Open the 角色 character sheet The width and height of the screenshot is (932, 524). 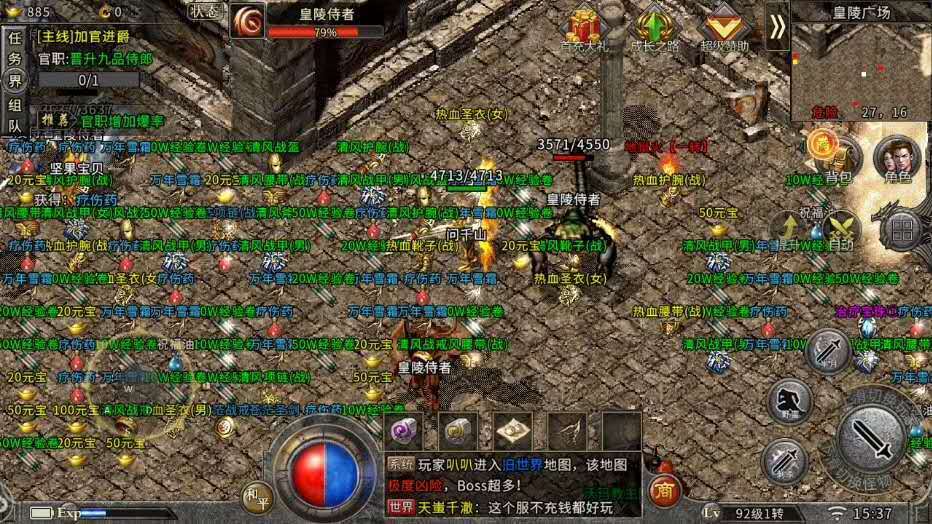click(x=896, y=158)
